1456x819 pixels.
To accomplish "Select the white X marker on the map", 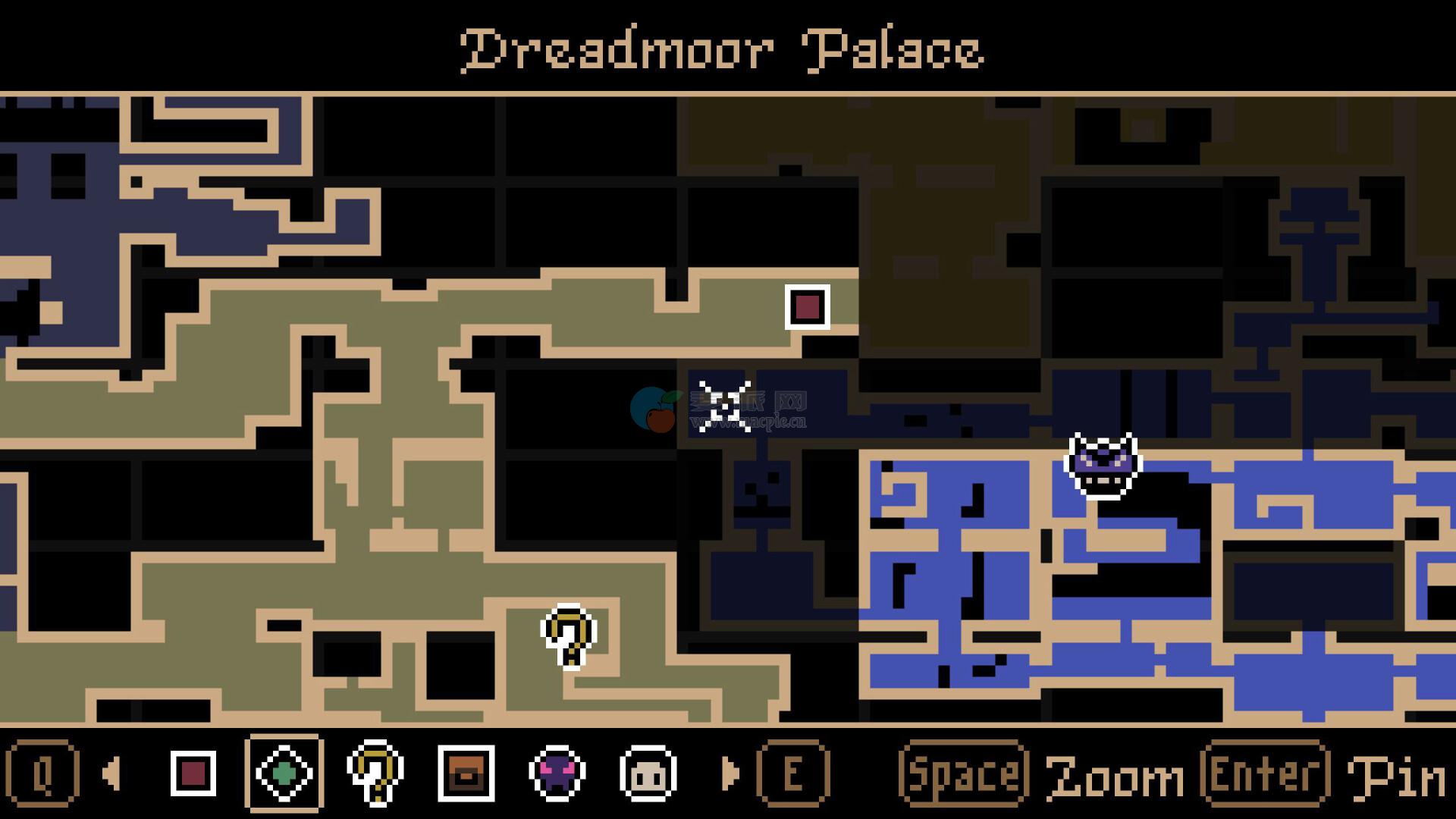I will (725, 406).
